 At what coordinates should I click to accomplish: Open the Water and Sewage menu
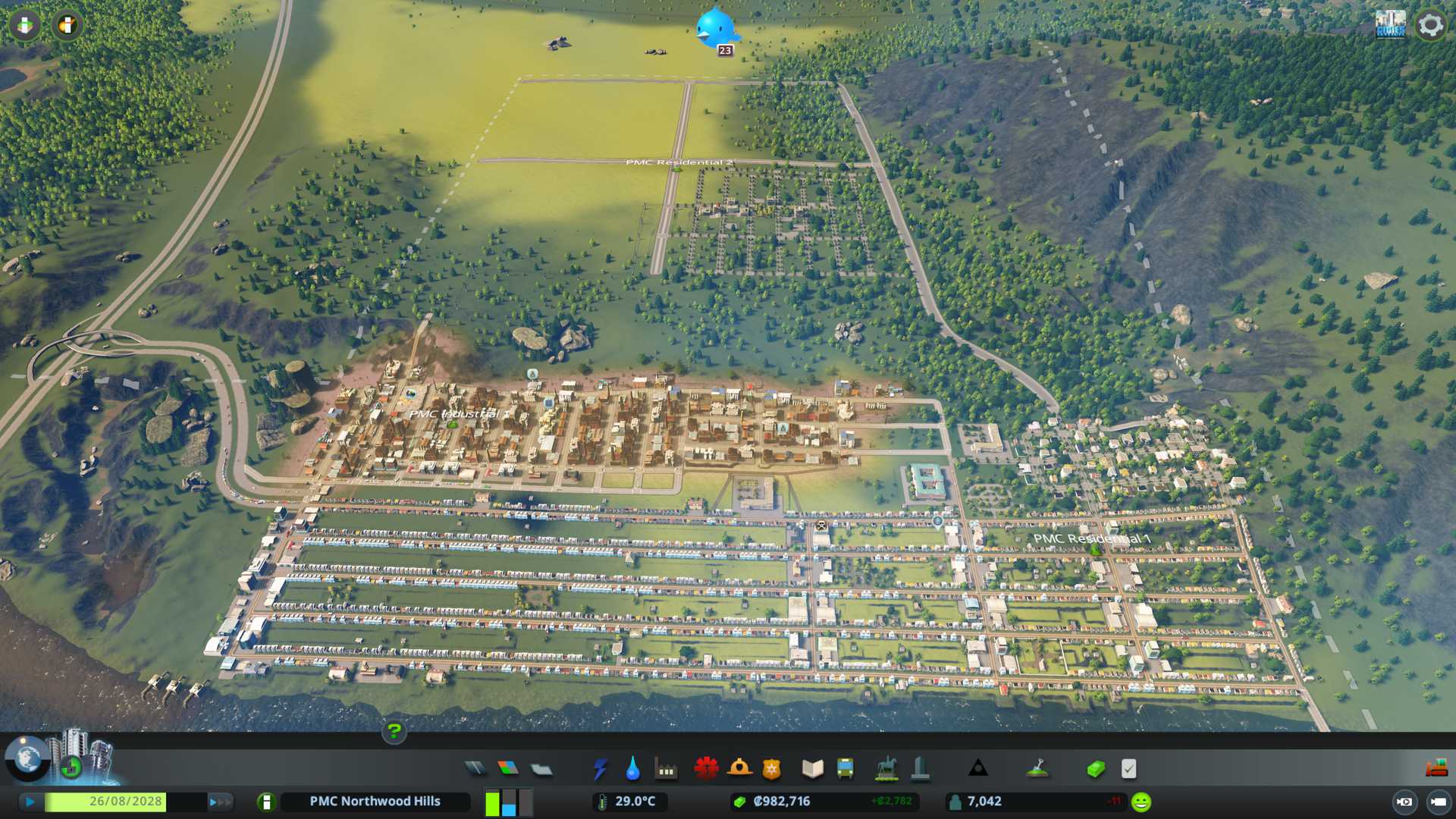point(632,769)
